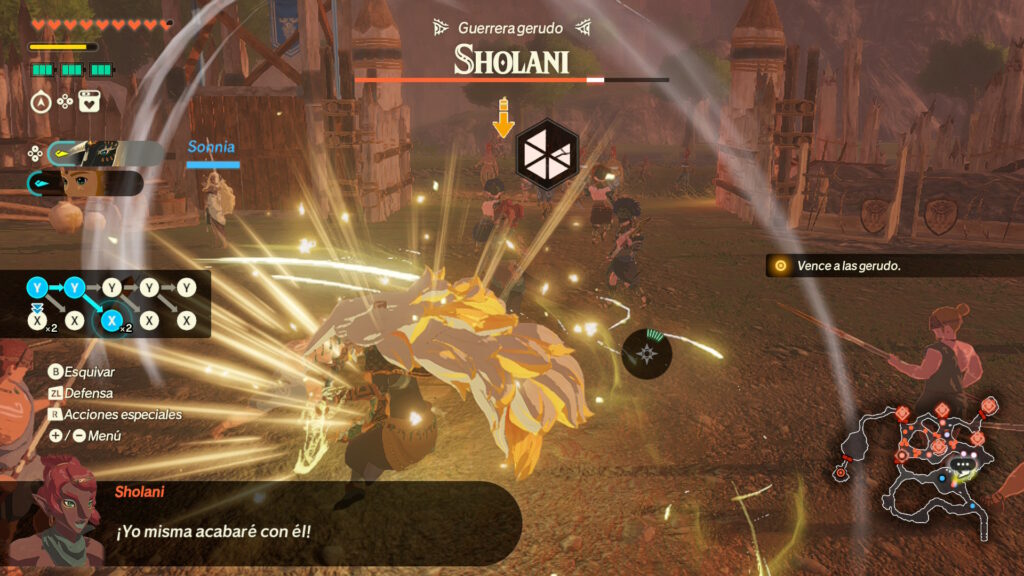The width and height of the screenshot is (1024, 576).
Task: Click the compass arrow icon
Action: (41, 101)
